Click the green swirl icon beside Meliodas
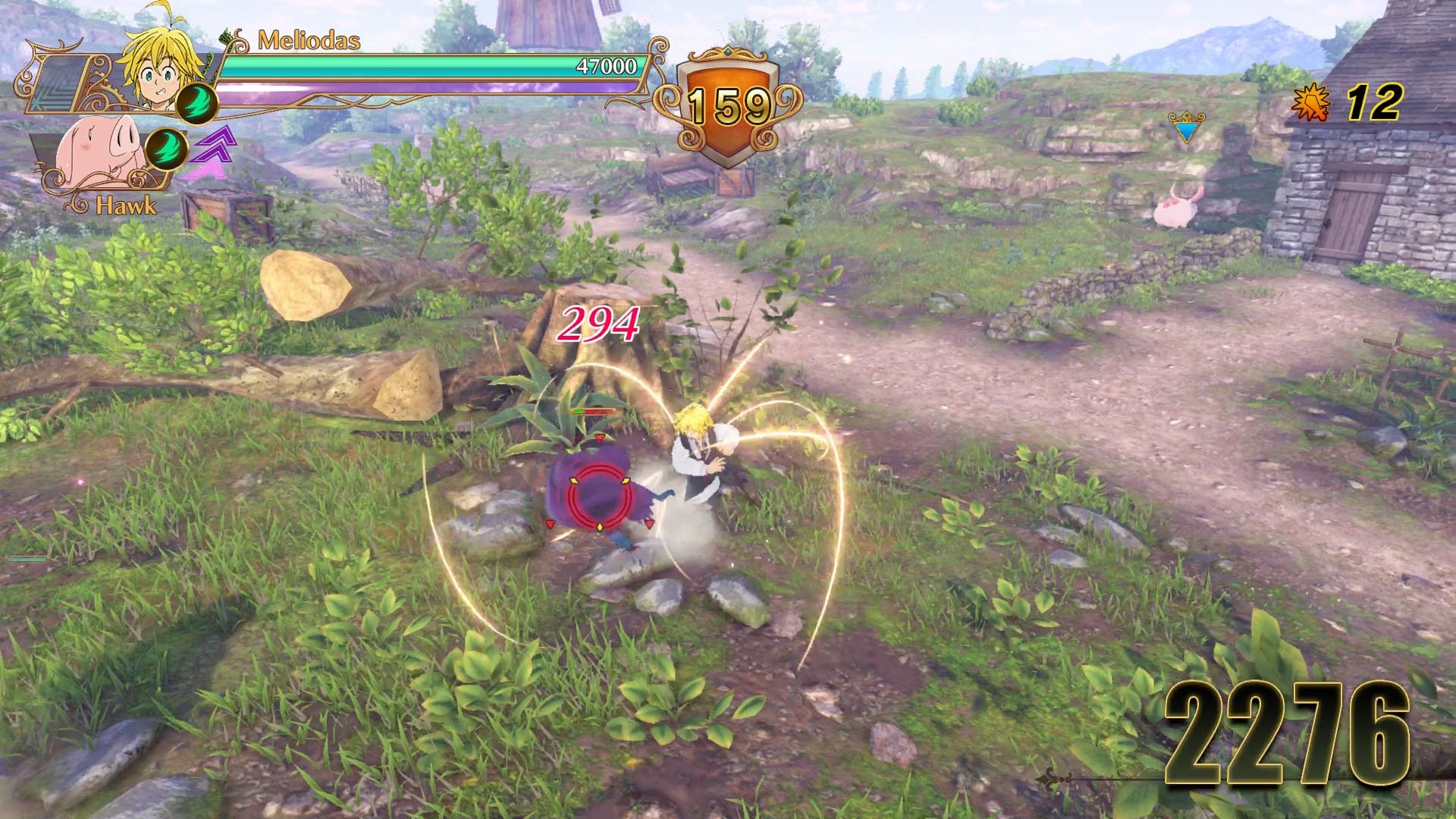This screenshot has height=819, width=1456. point(196,103)
